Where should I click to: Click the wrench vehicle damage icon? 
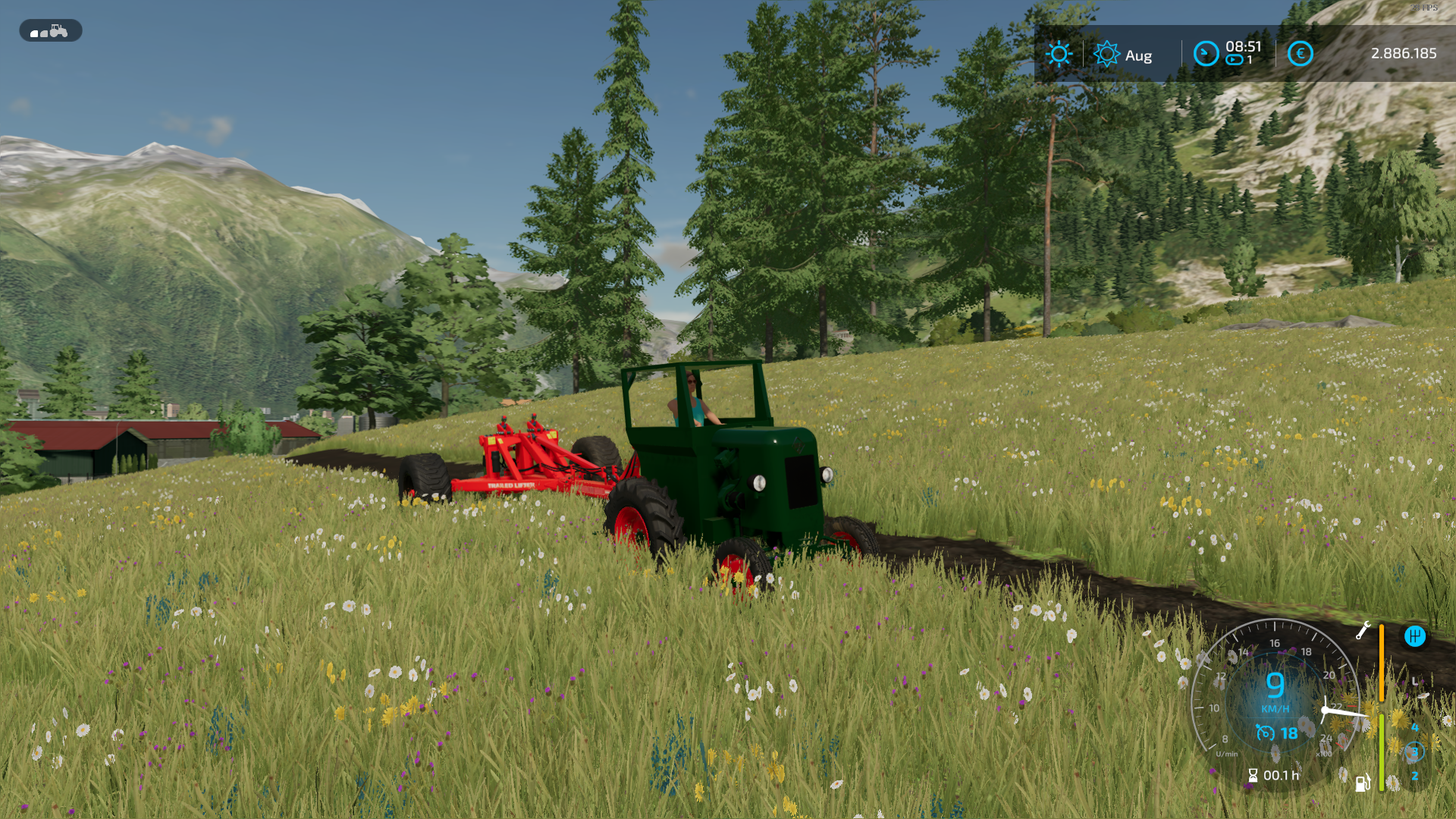tap(1363, 631)
